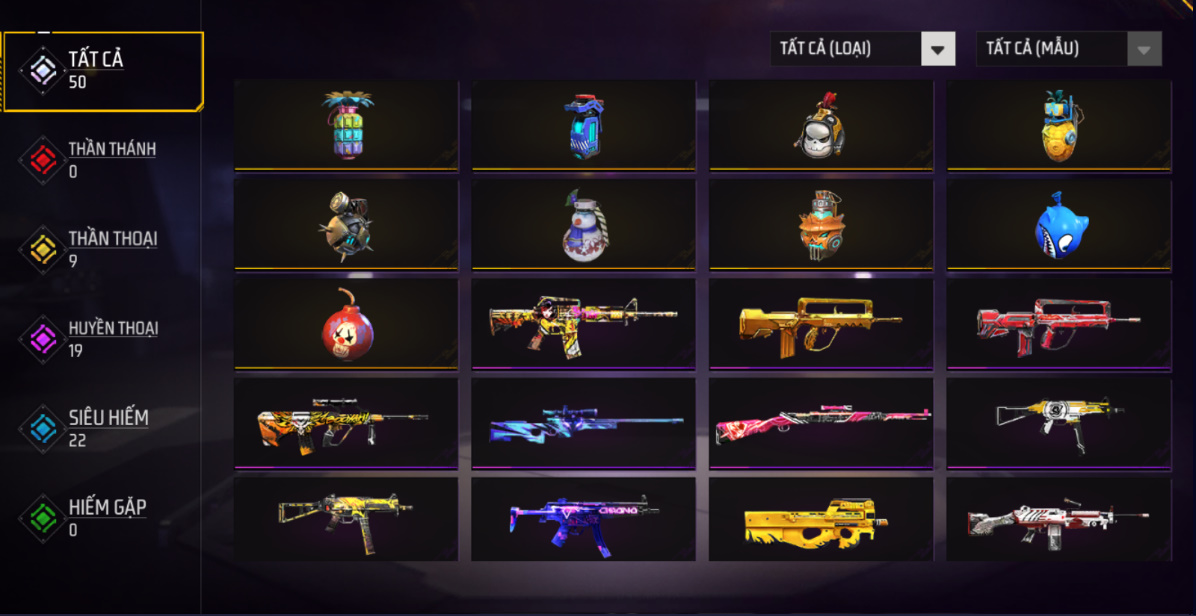This screenshot has width=1196, height=616.
Task: Select the blue shark grenade skin
Action: [1059, 224]
